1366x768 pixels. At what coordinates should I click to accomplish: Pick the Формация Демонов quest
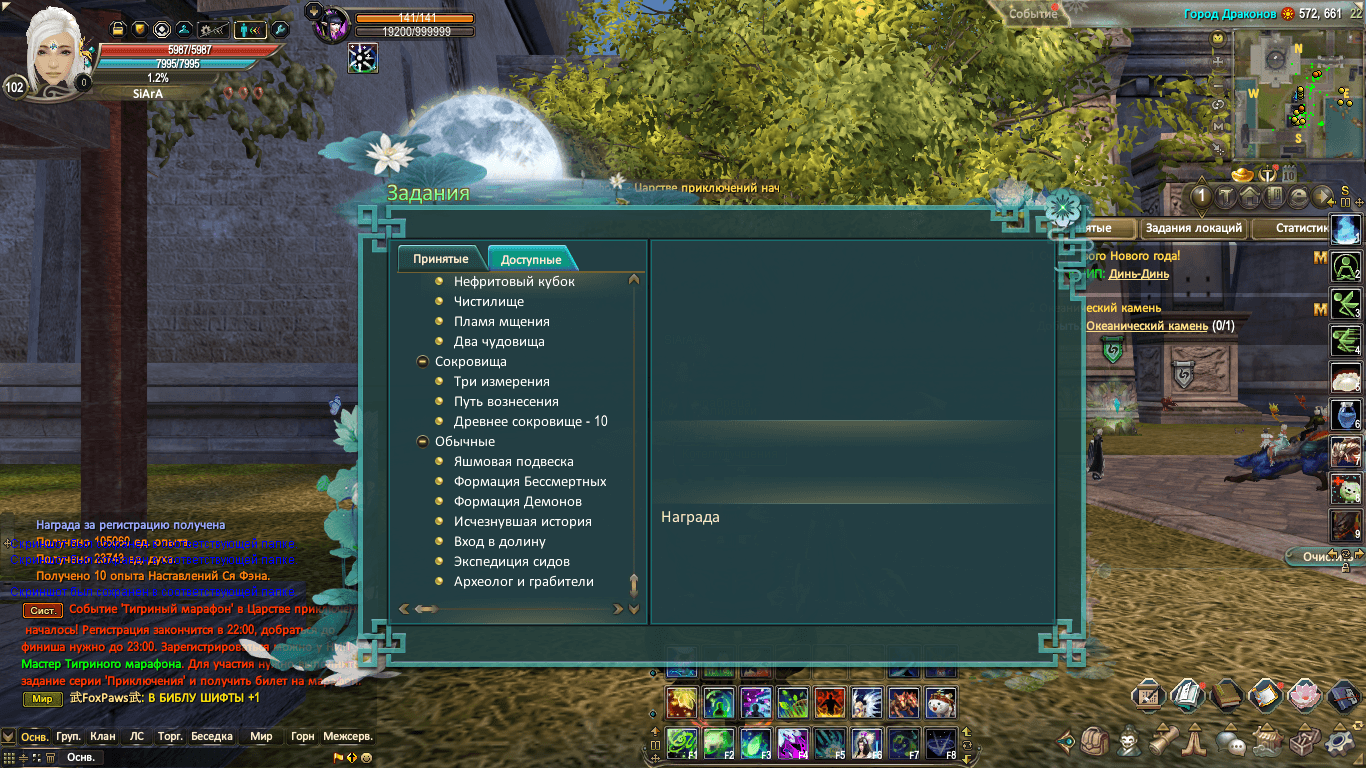517,502
